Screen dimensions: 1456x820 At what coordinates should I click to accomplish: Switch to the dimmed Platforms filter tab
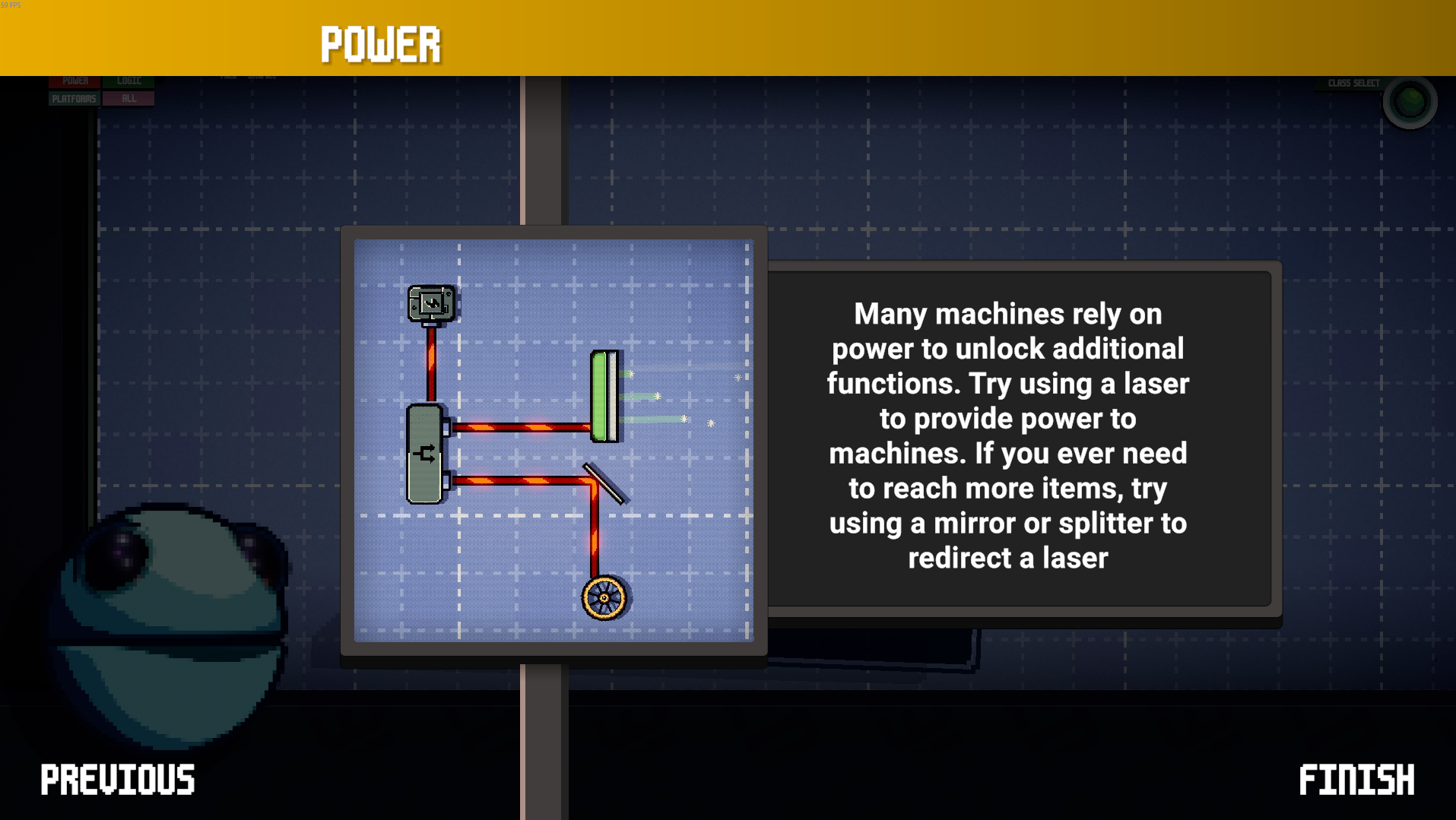[74, 99]
